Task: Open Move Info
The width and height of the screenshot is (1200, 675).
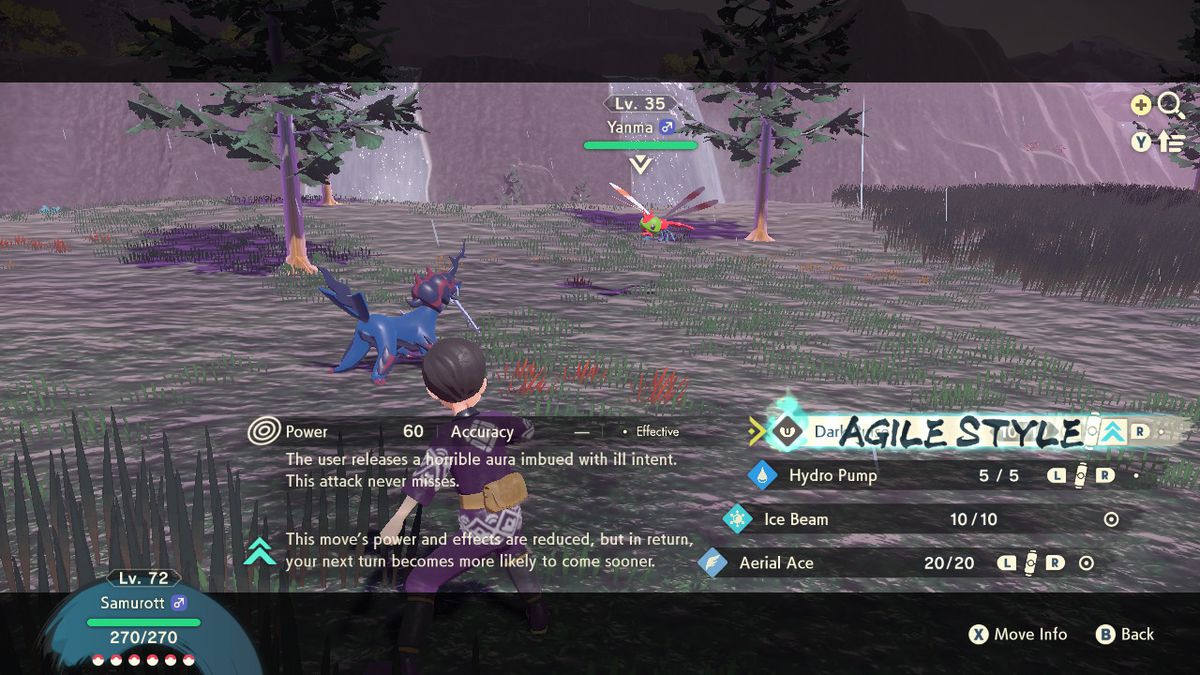Action: [1018, 634]
